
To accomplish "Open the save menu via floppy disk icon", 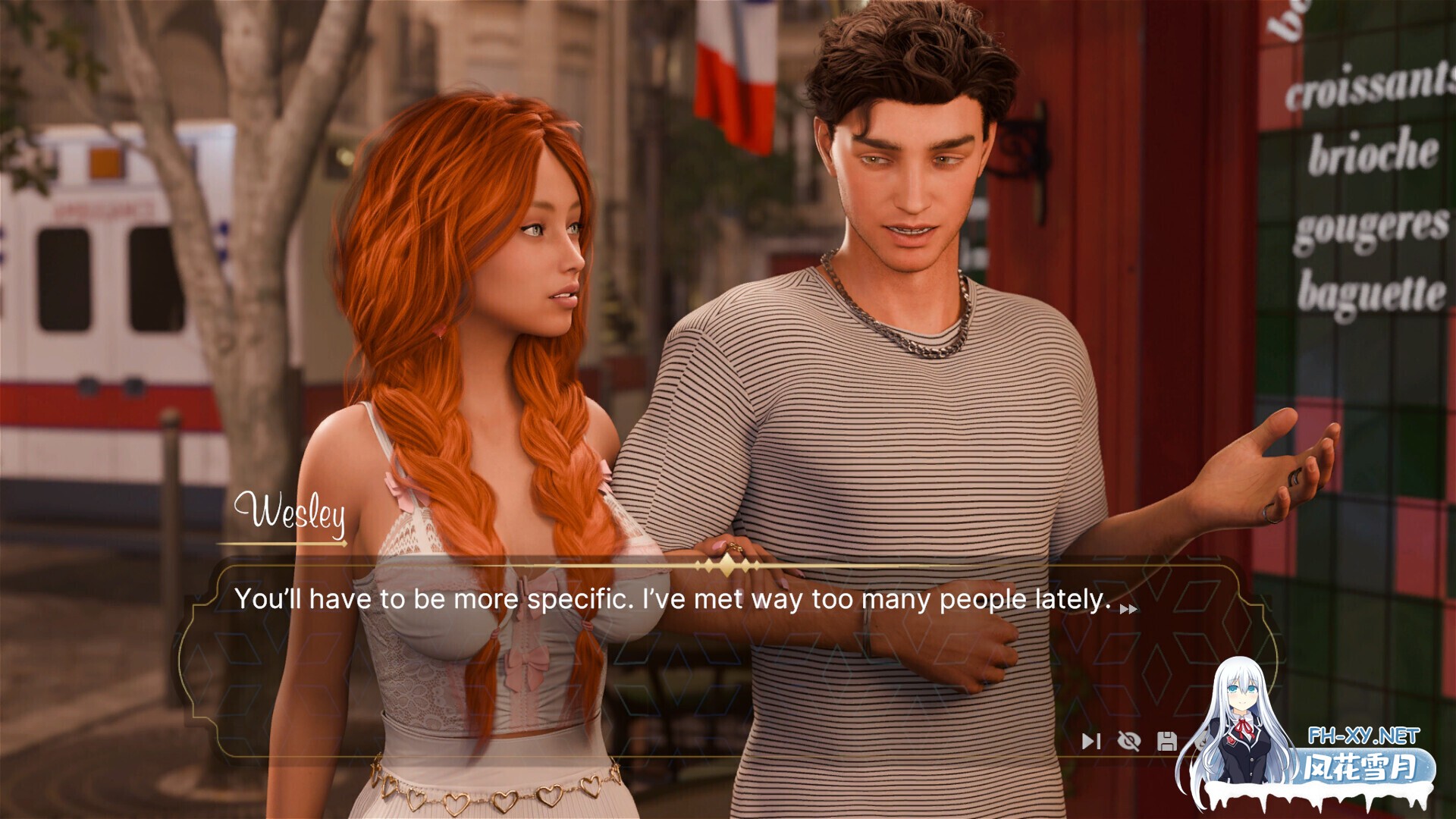I will click(1167, 741).
